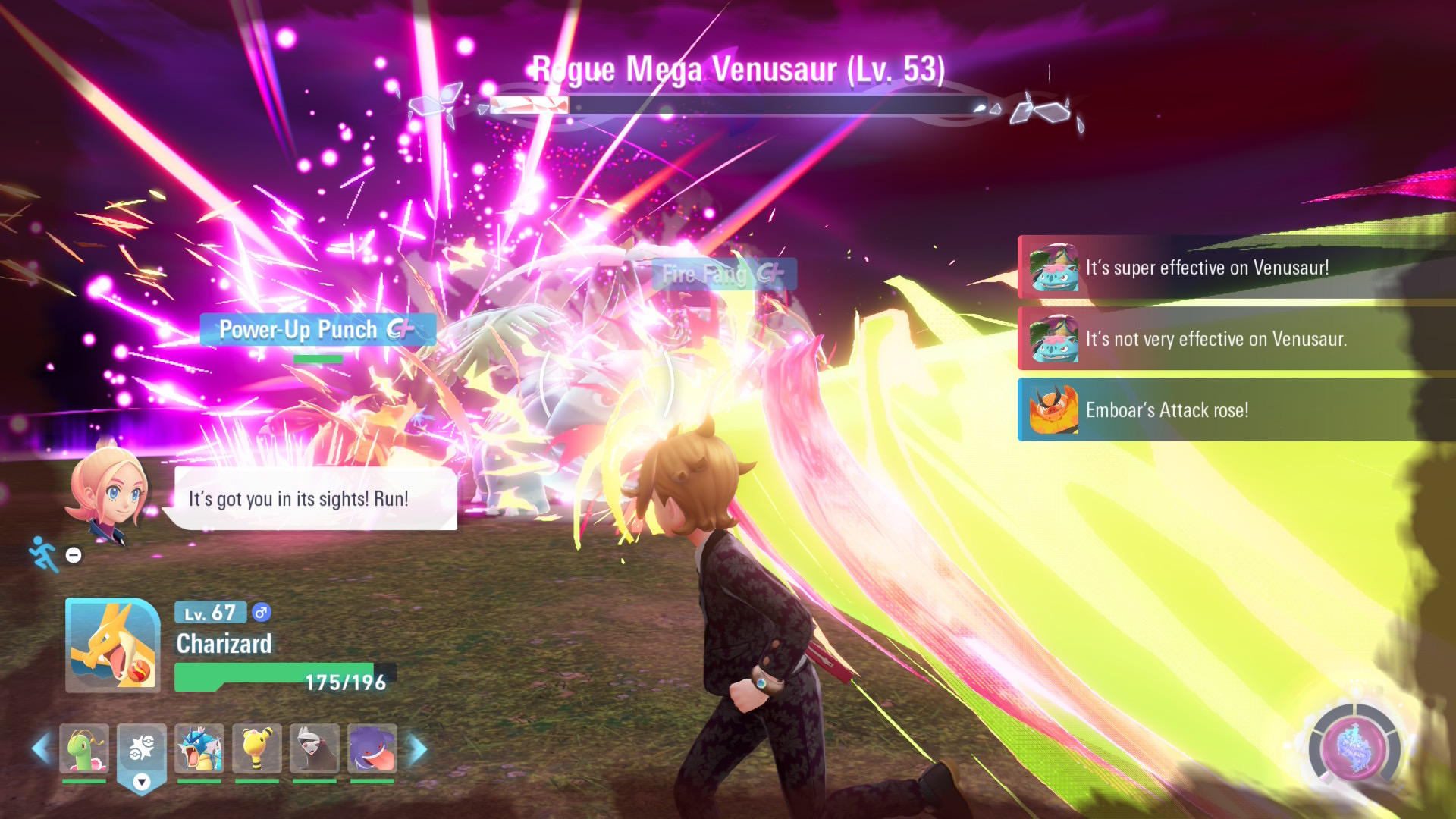
Task: Choose Ampharos from the party bar
Action: pos(257,748)
